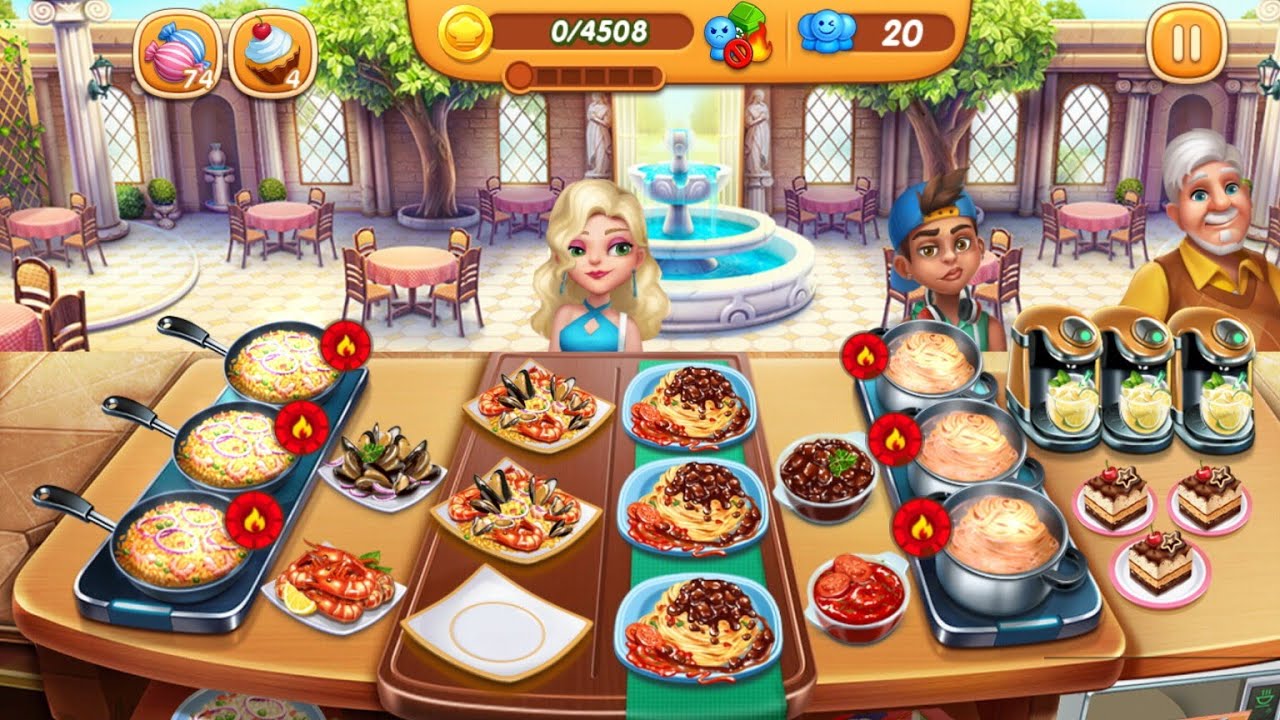Viewport: 1280px width, 720px height.
Task: Pause the game
Action: coord(1186,43)
